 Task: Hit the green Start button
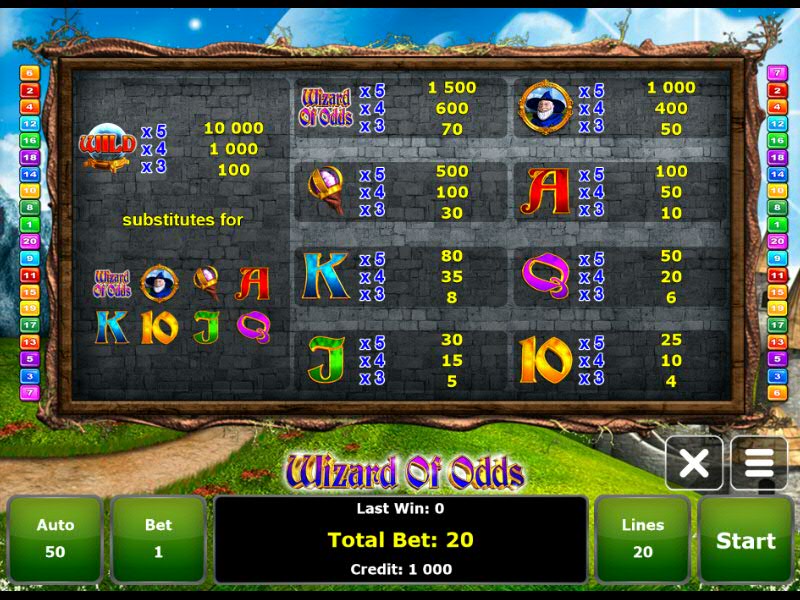(x=745, y=540)
